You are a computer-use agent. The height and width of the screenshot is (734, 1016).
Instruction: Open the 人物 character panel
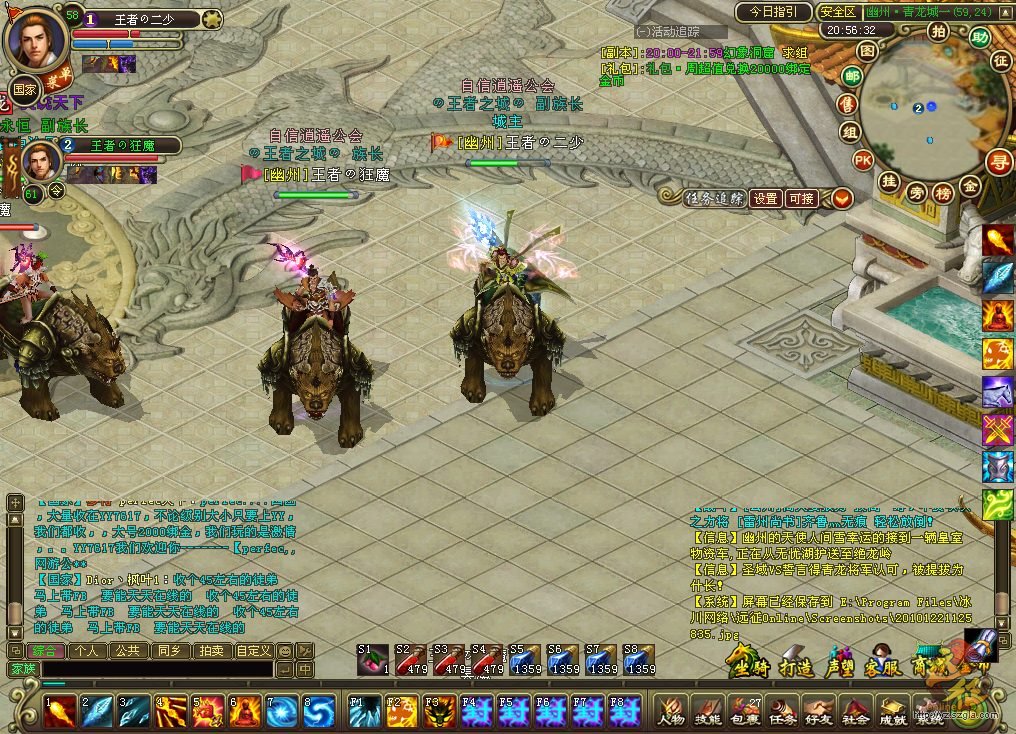pyautogui.click(x=672, y=710)
